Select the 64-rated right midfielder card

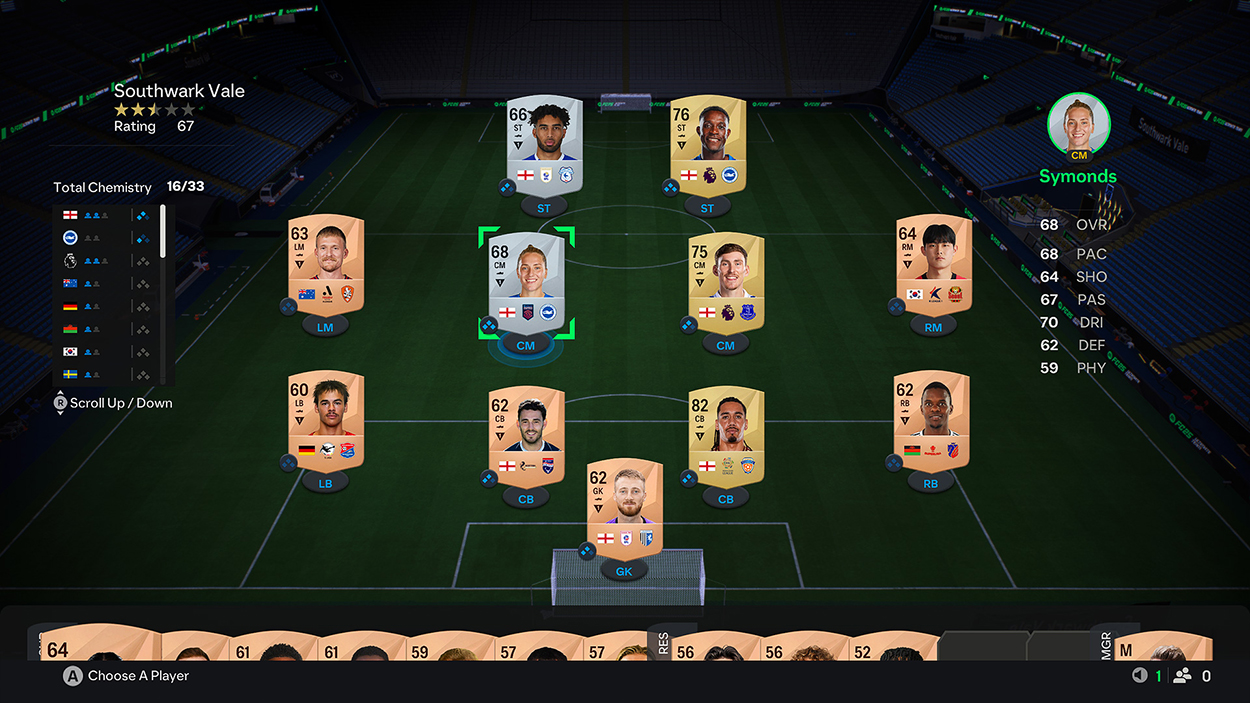coord(934,262)
